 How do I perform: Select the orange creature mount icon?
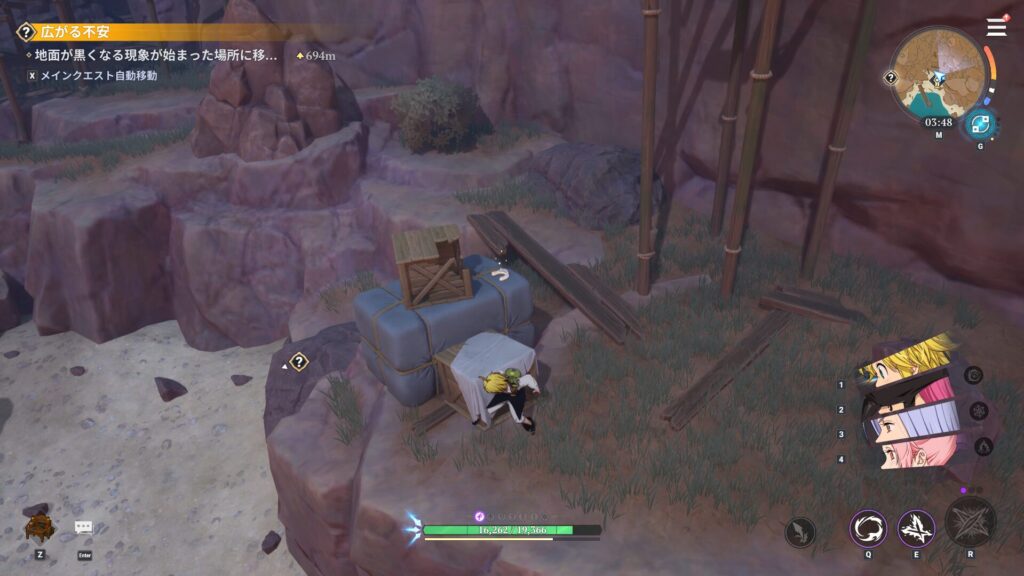(x=40, y=527)
